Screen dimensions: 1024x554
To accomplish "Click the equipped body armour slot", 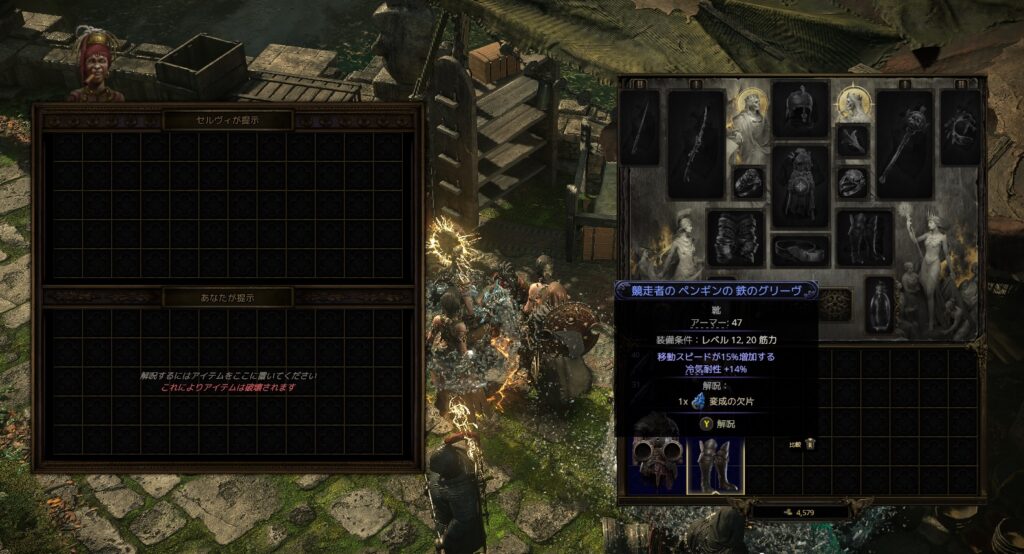I will [800, 185].
